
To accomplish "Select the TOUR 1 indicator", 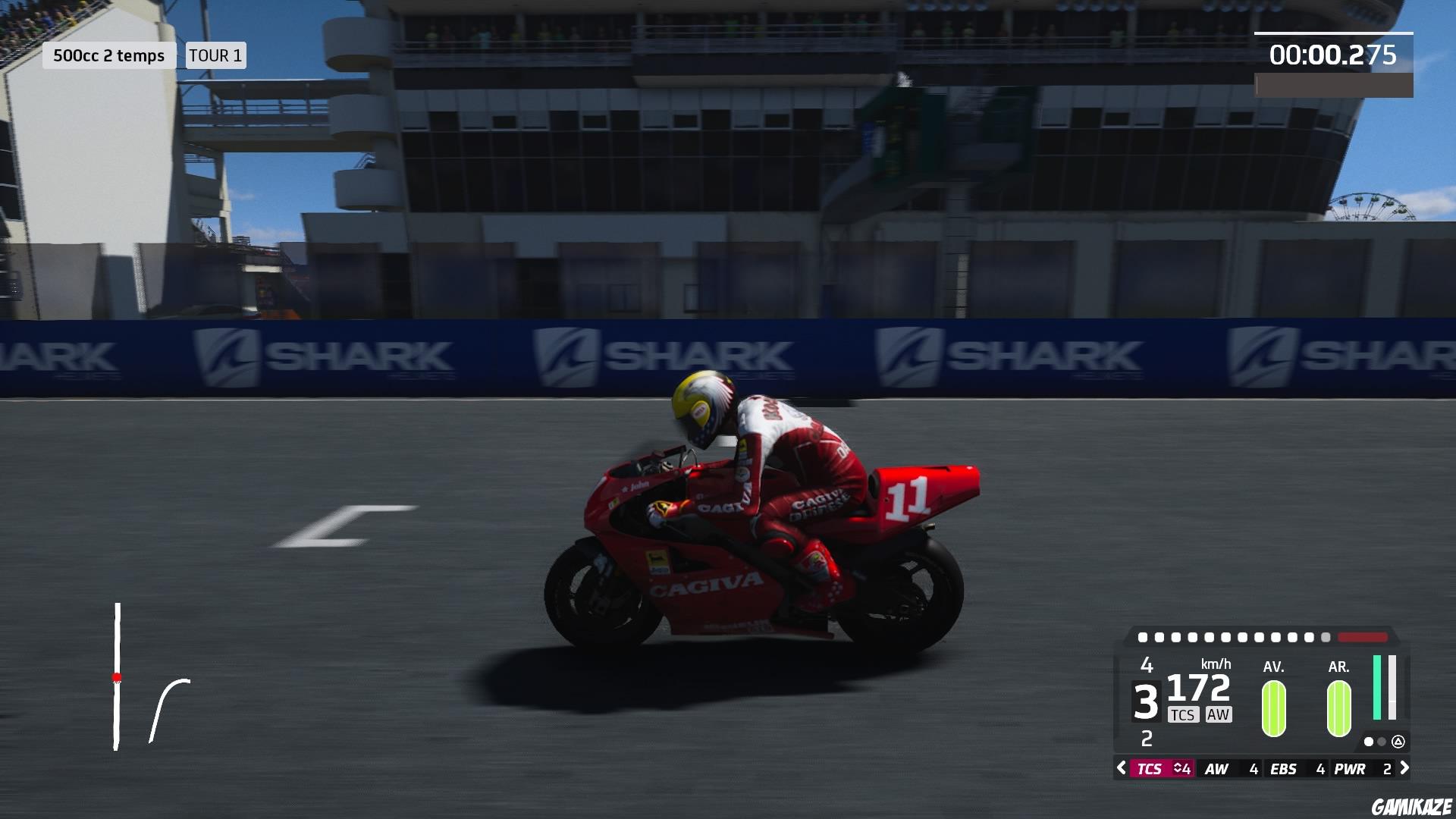I will tap(215, 55).
